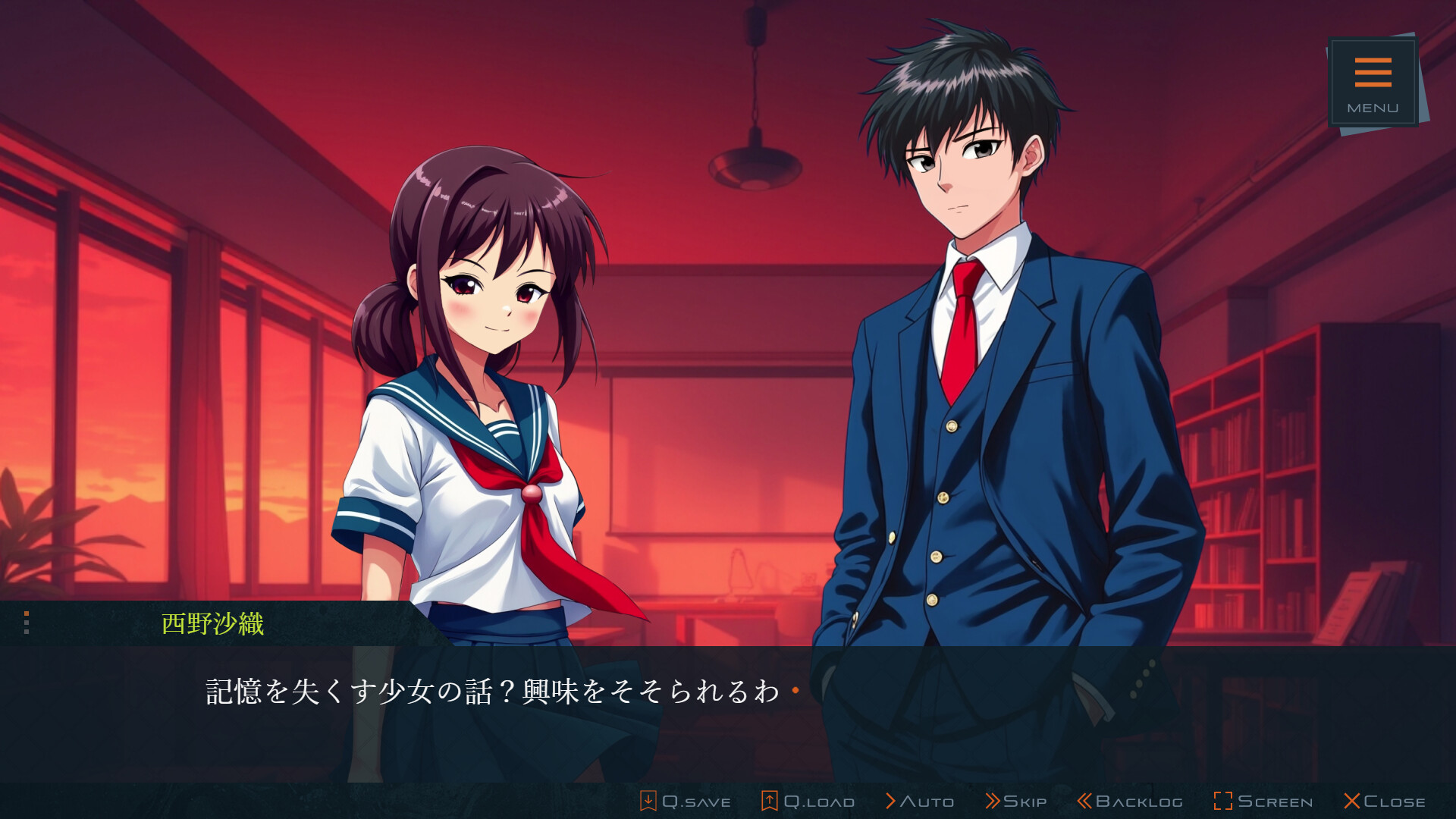Select the Q.save bookmark icon
Viewport: 1456px width, 819px height.
click(x=648, y=800)
